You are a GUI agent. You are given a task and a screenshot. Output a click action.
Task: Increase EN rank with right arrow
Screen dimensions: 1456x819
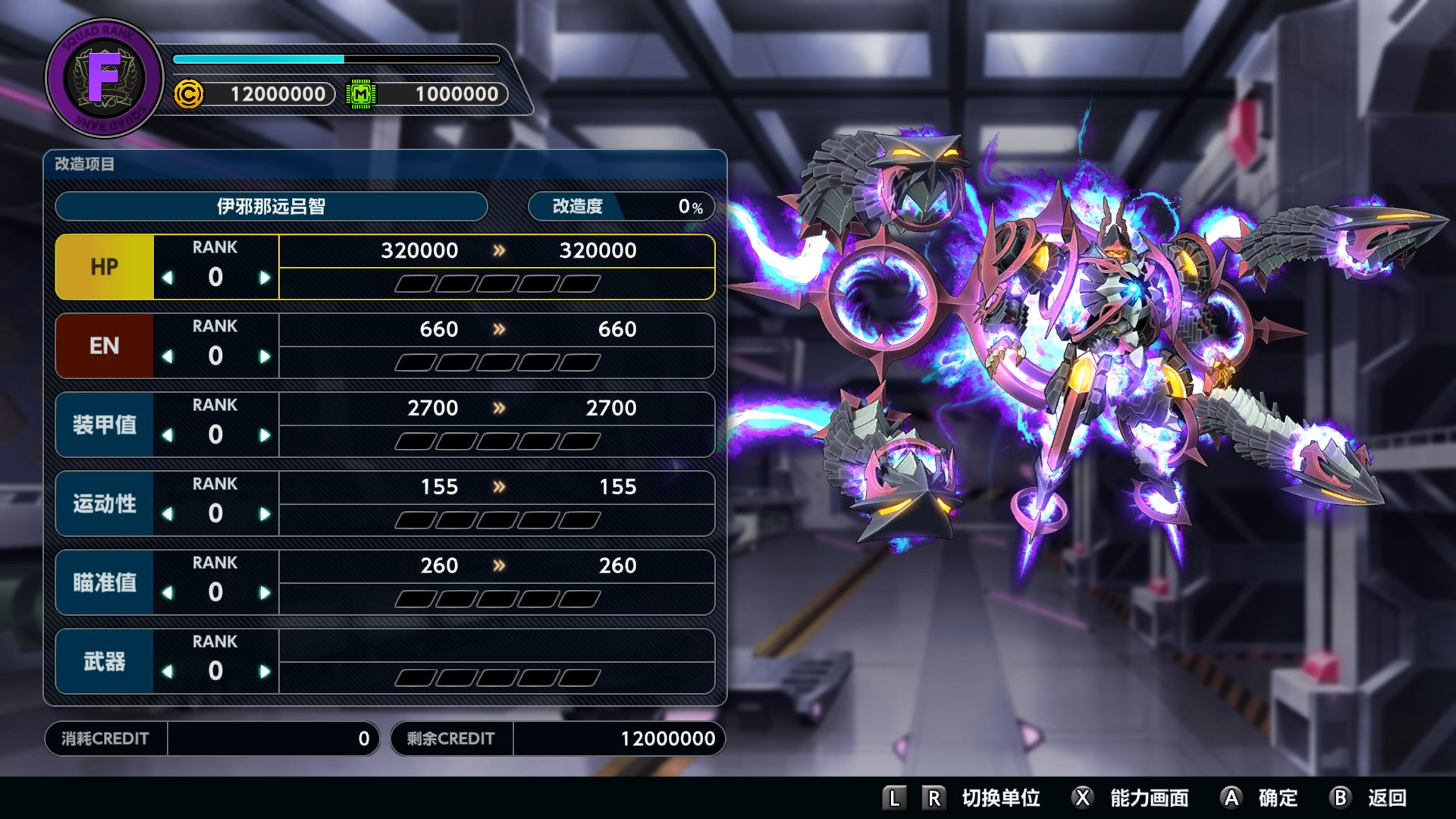pyautogui.click(x=265, y=356)
